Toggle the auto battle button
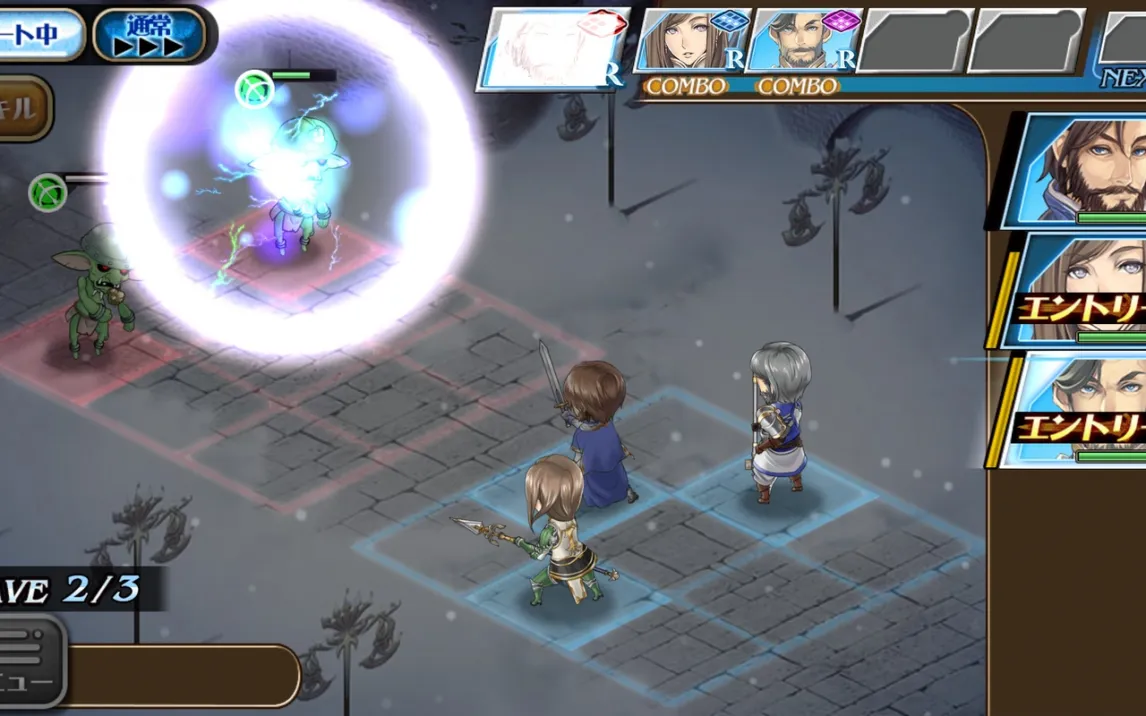This screenshot has width=1146, height=716. (x=38, y=35)
